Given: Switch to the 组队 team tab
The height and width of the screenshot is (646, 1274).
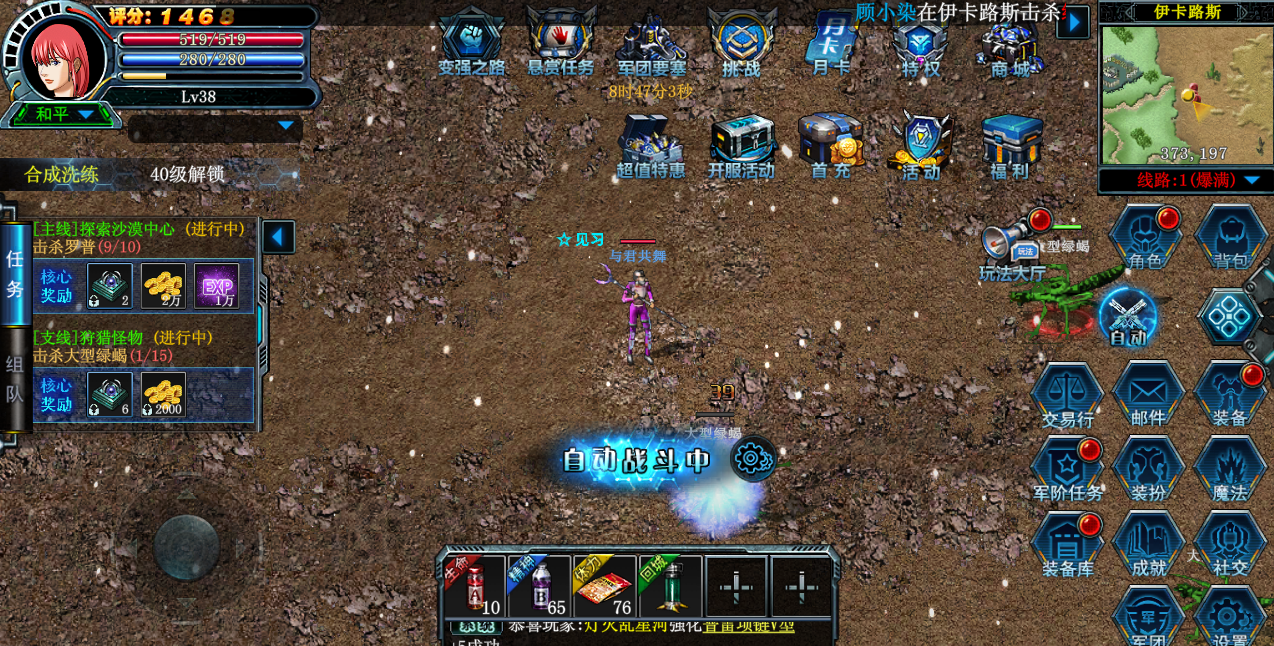Looking at the screenshot, I should click(x=15, y=380).
